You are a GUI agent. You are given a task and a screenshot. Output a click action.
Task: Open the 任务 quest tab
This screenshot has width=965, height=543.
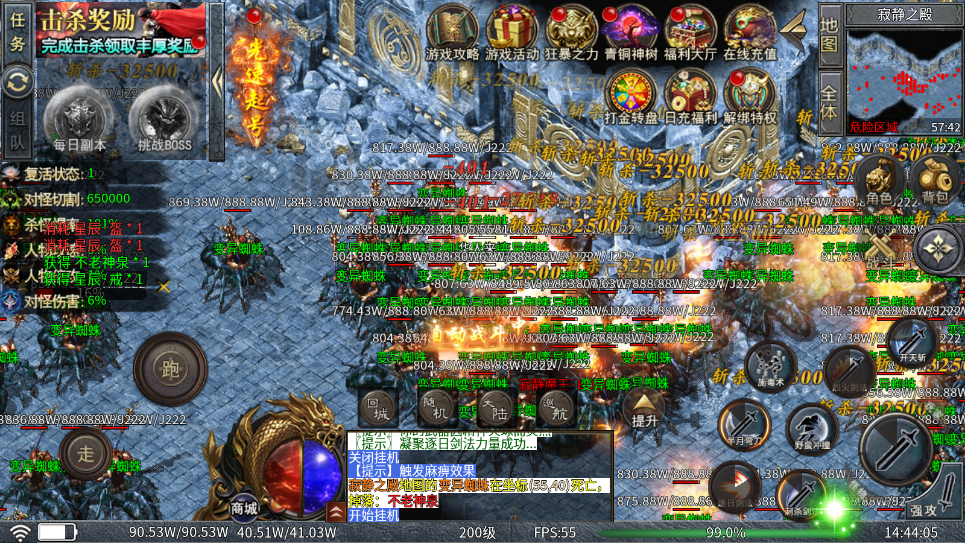(x=17, y=30)
